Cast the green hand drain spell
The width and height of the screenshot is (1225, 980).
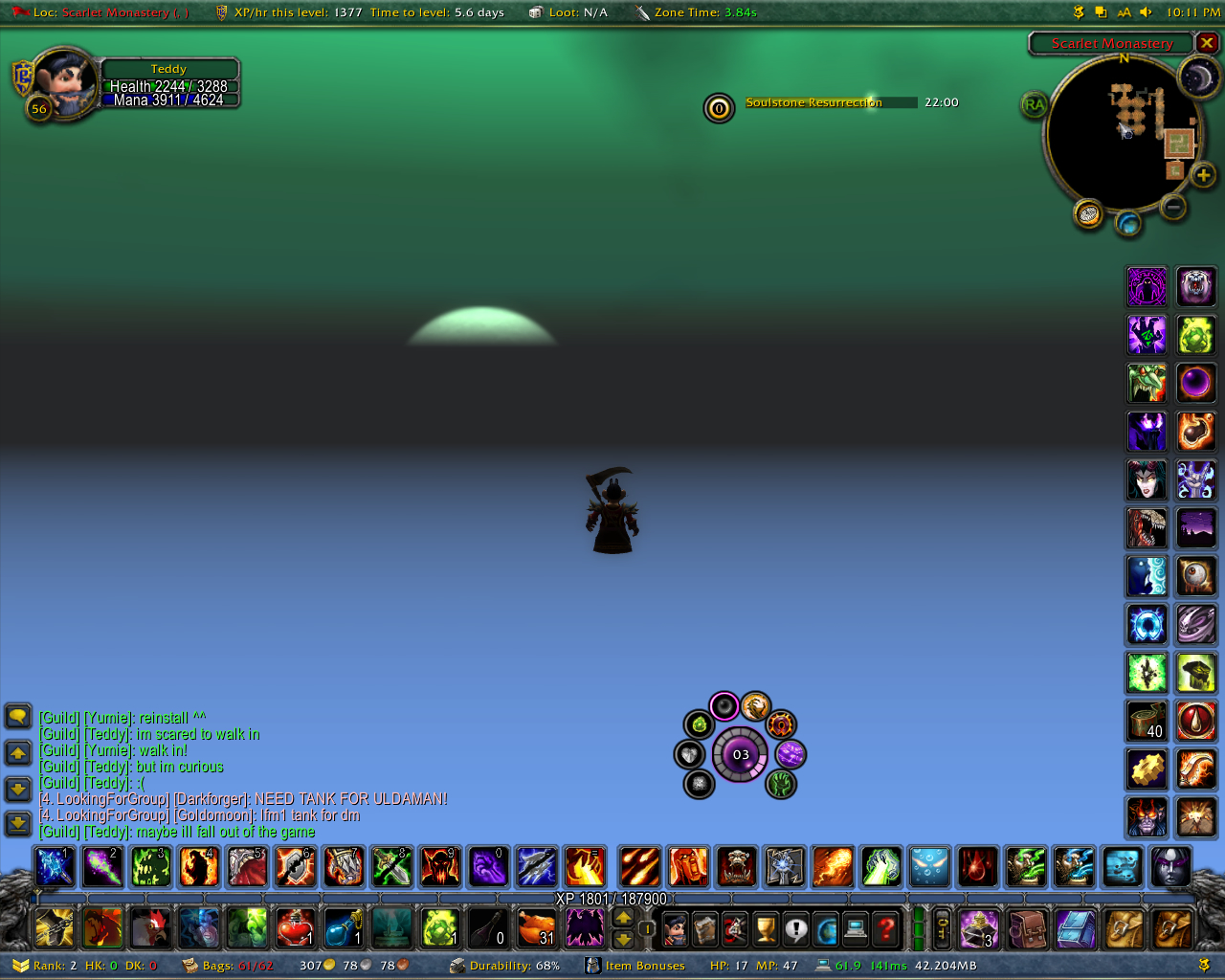pyautogui.click(x=880, y=867)
